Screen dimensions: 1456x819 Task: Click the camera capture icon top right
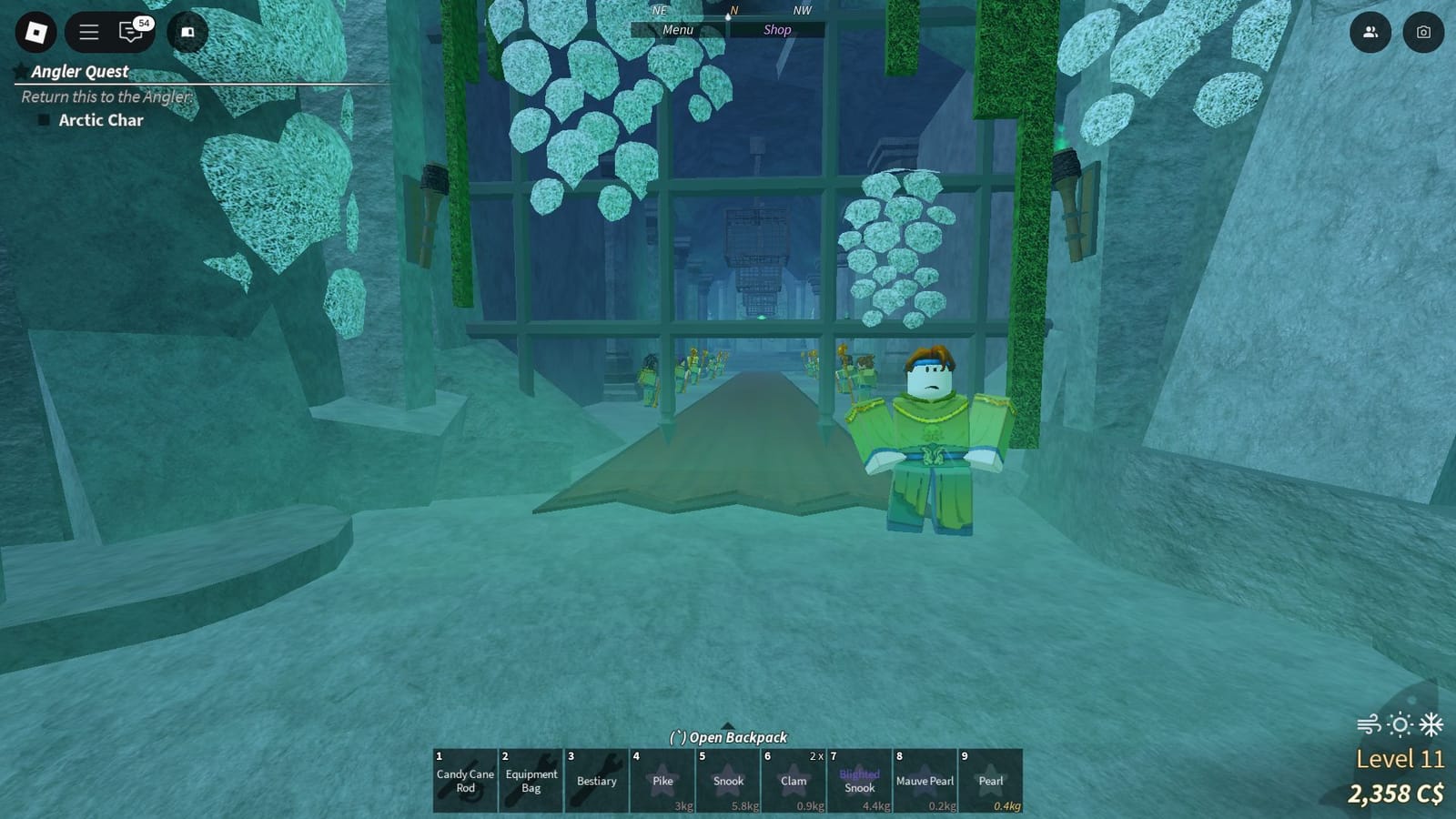pos(1425,32)
